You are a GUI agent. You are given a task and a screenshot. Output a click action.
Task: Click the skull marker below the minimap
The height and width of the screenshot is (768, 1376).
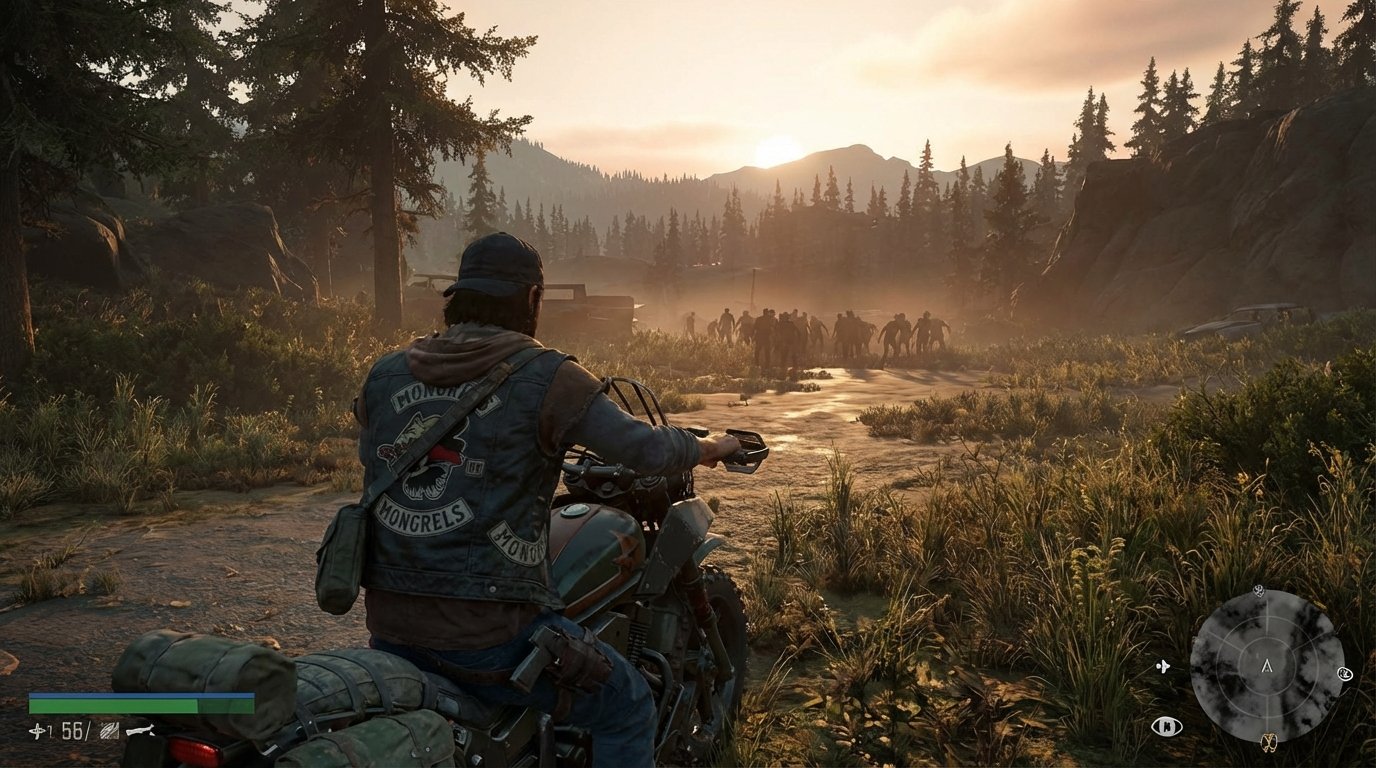pos(1269,742)
